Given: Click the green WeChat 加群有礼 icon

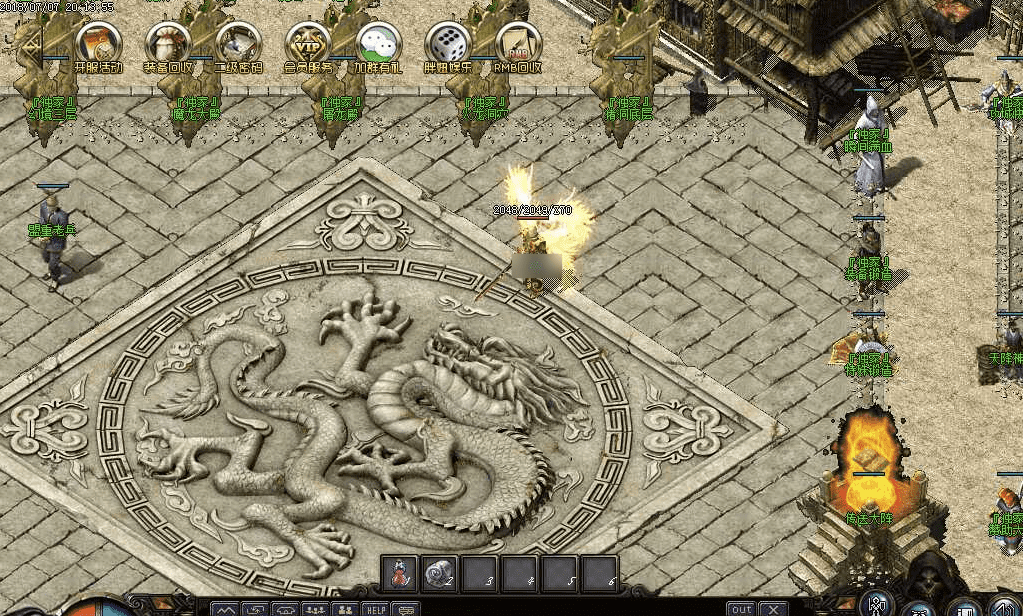Looking at the screenshot, I should pos(378,43).
